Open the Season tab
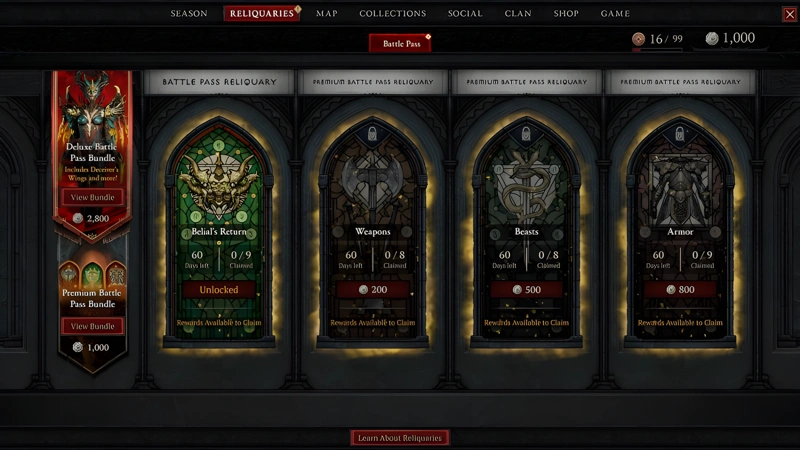Image resolution: width=800 pixels, height=450 pixels. click(189, 14)
